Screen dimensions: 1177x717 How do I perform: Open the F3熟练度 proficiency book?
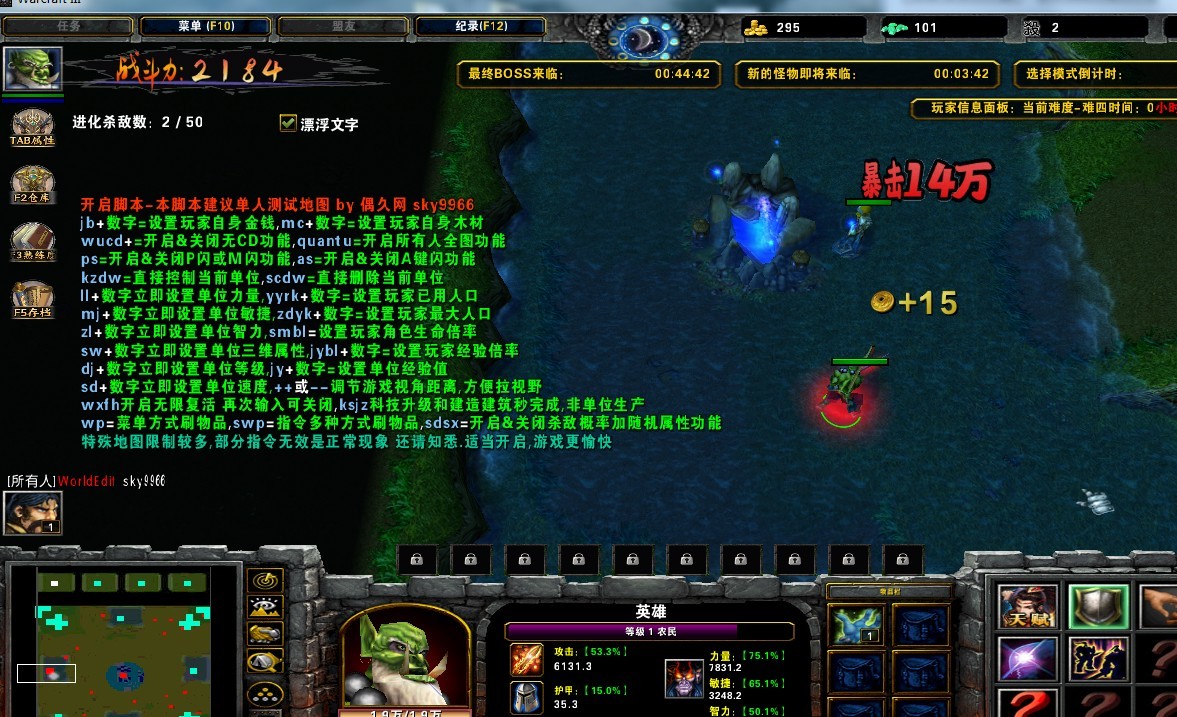click(x=32, y=241)
